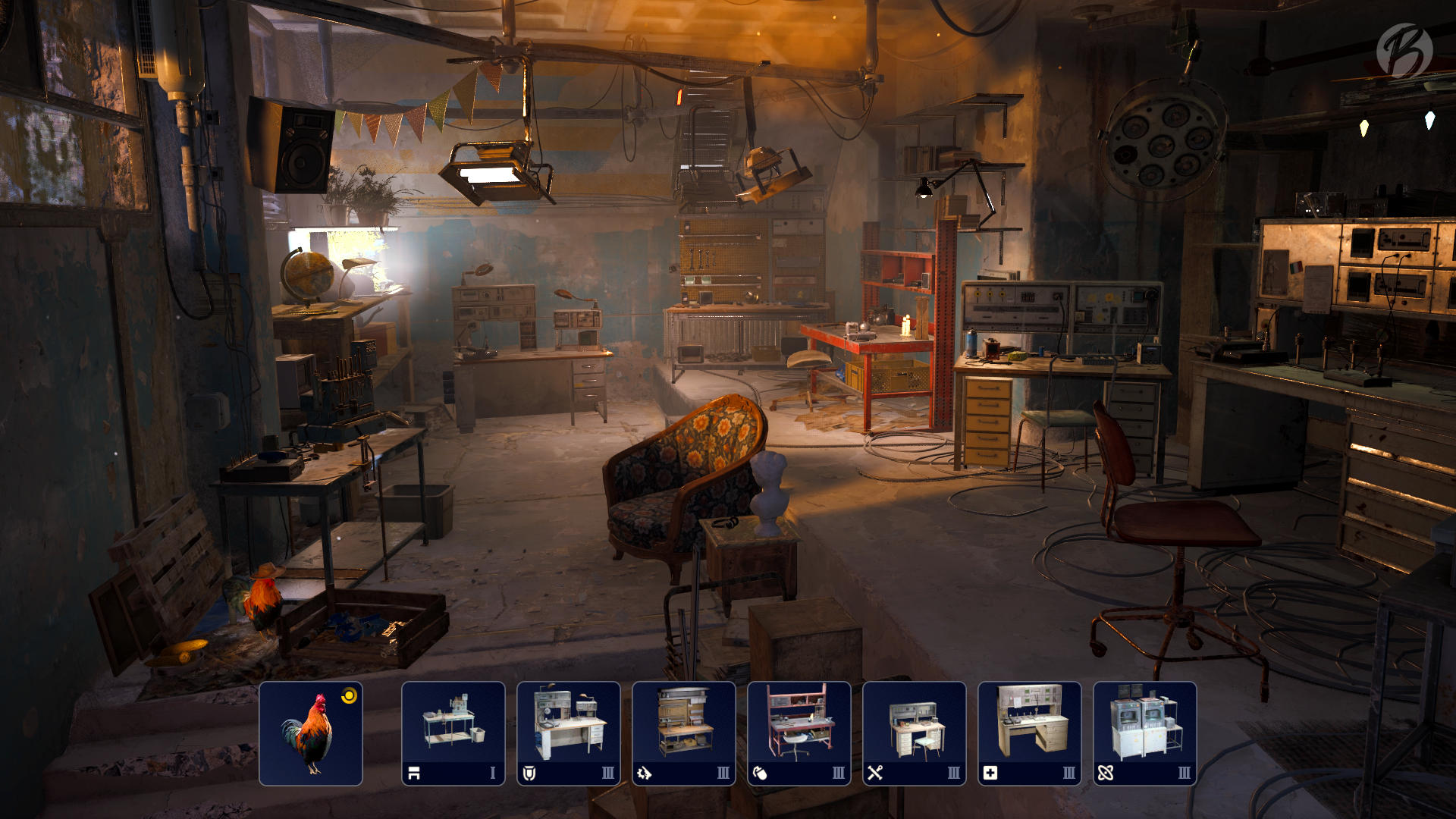
Task: Select the crossed-tools workbench tile
Action: coord(915,733)
